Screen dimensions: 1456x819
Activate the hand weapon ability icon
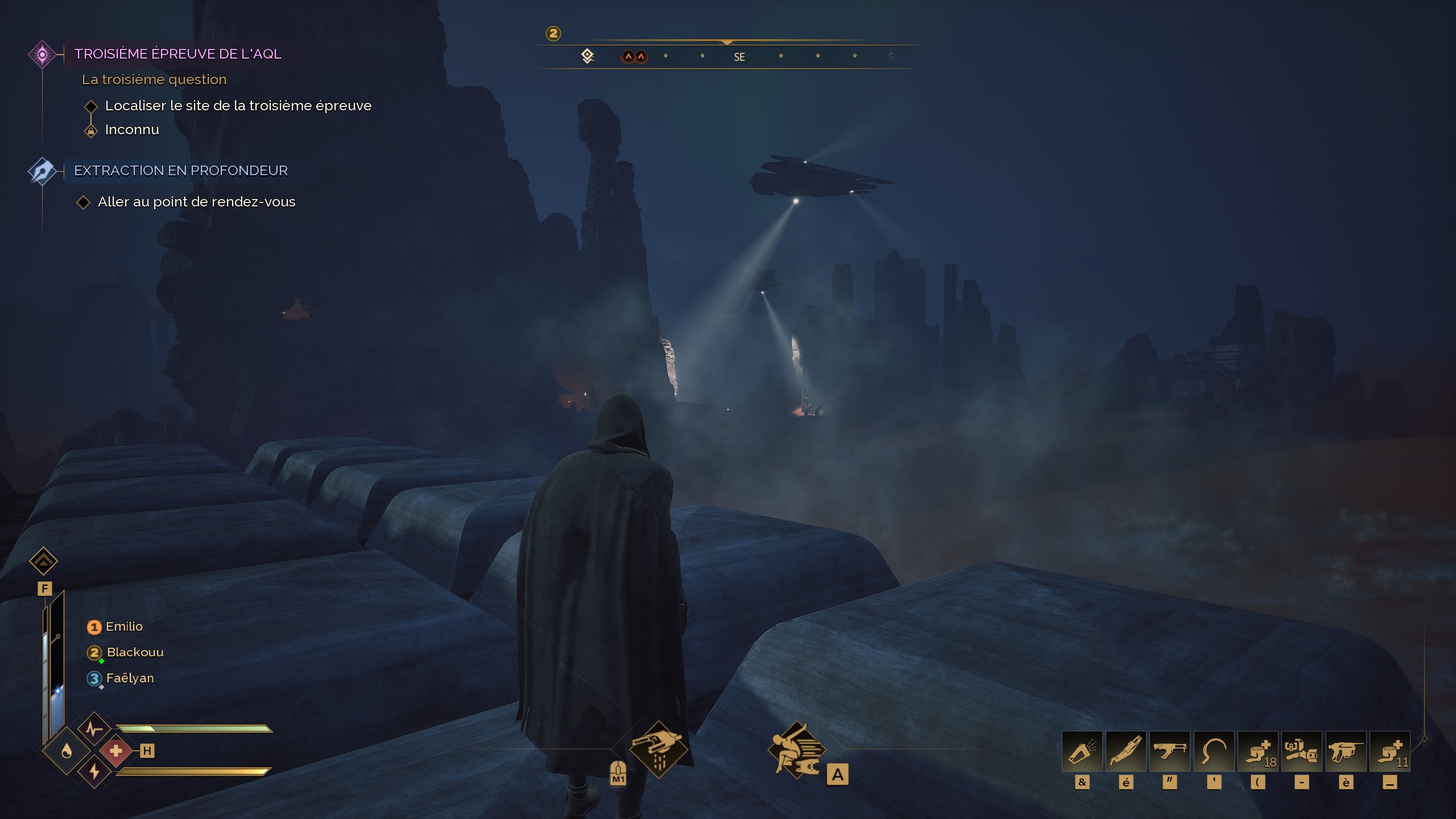(x=659, y=748)
